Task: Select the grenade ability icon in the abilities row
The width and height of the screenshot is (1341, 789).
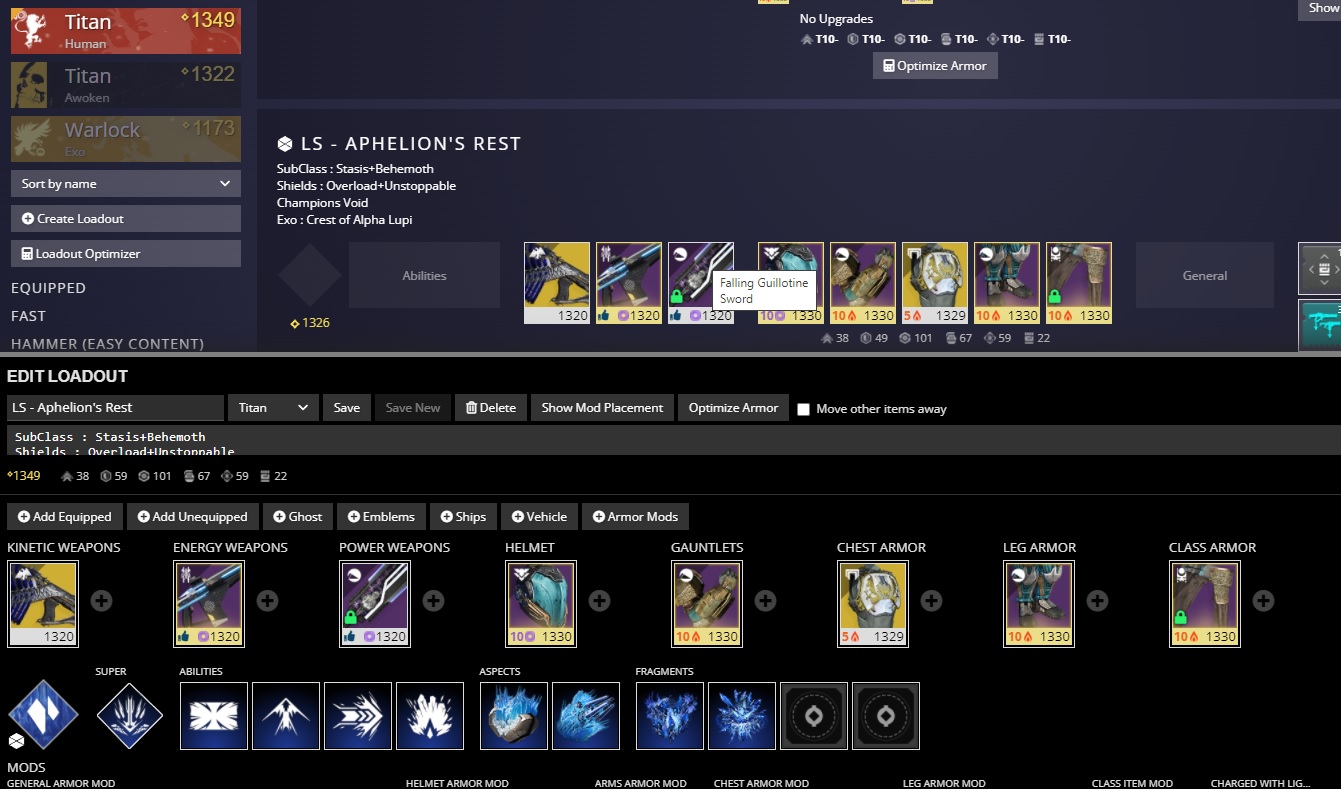Action: pyautogui.click(x=430, y=715)
